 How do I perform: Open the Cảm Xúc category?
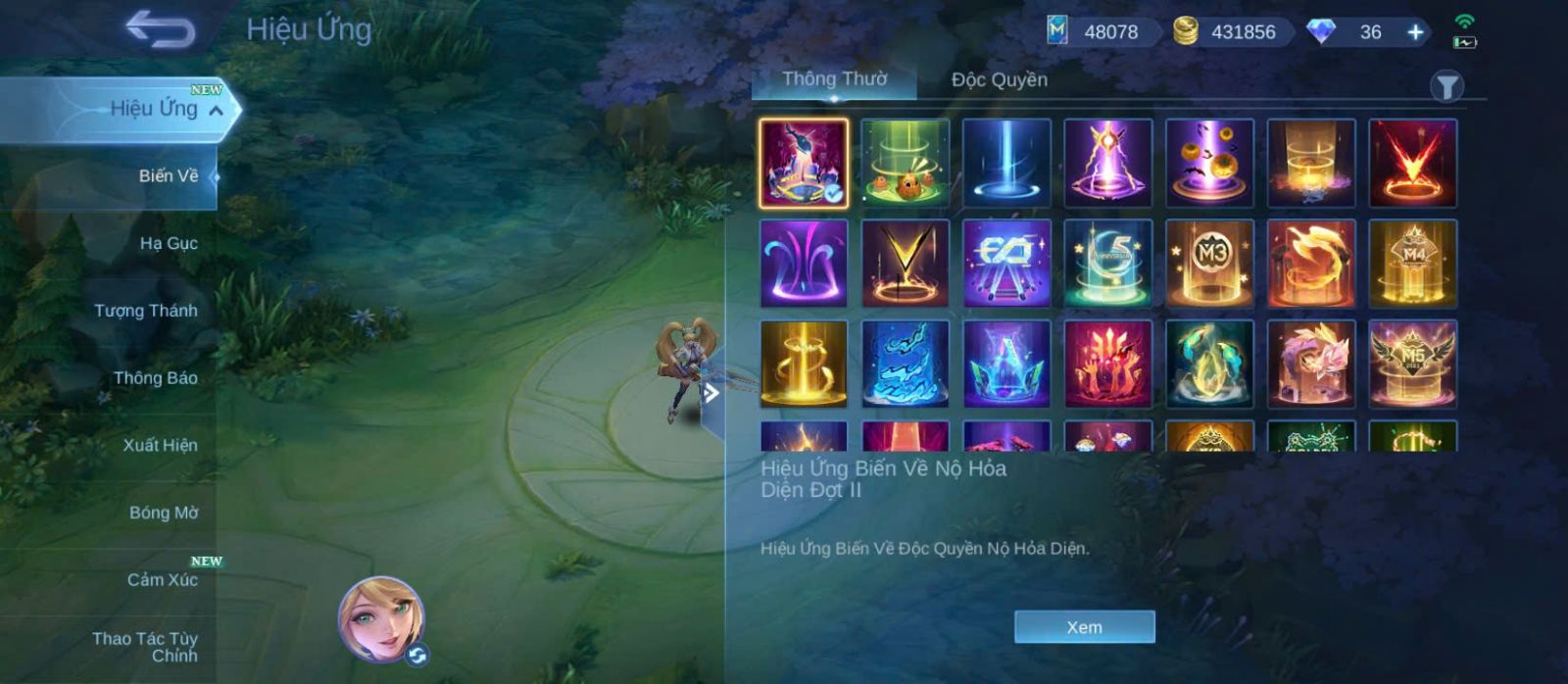[162, 580]
